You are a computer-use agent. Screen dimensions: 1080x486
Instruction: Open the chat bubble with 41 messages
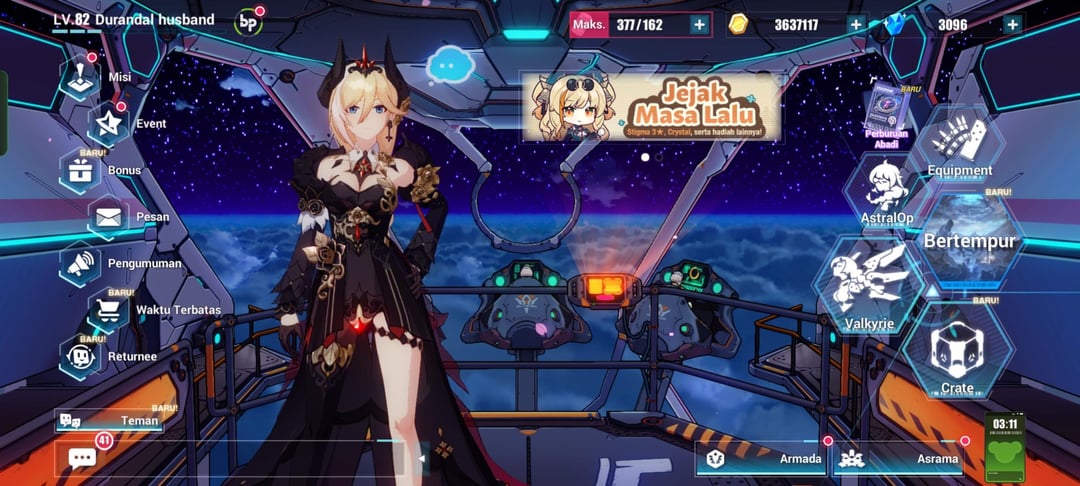pyautogui.click(x=83, y=457)
